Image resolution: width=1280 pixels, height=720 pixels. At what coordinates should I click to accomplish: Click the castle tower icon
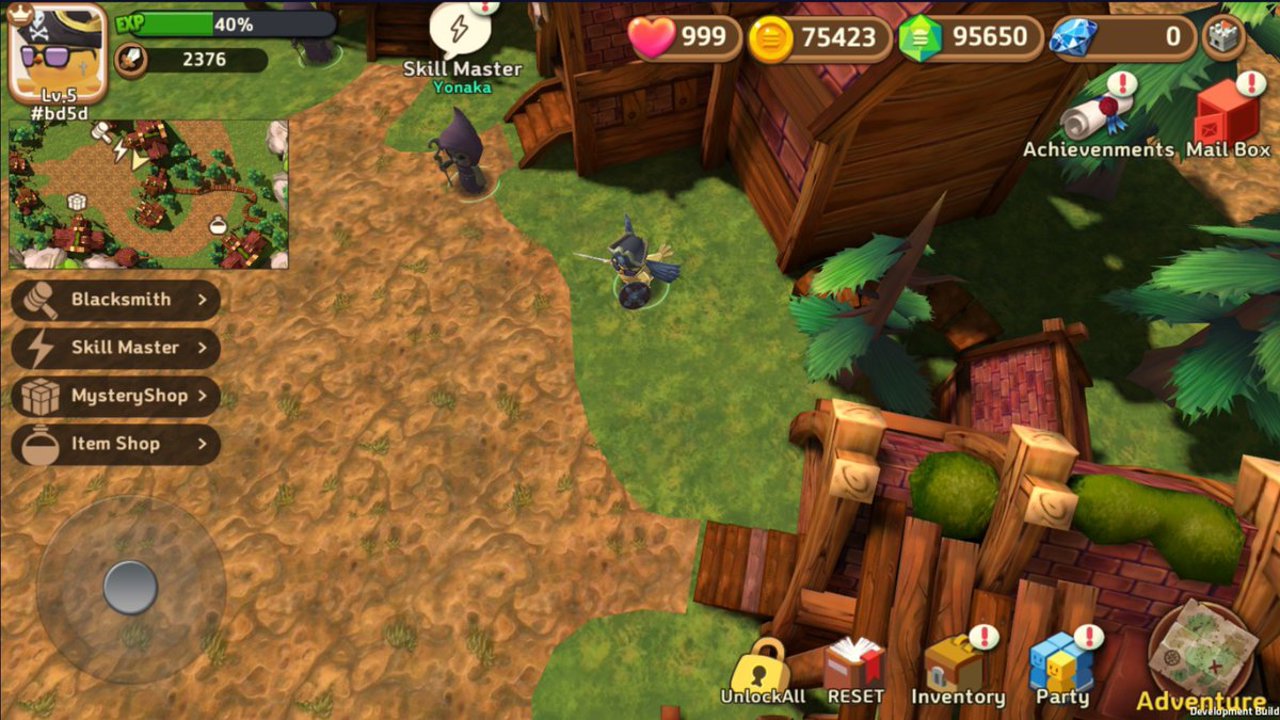pyautogui.click(x=1223, y=37)
